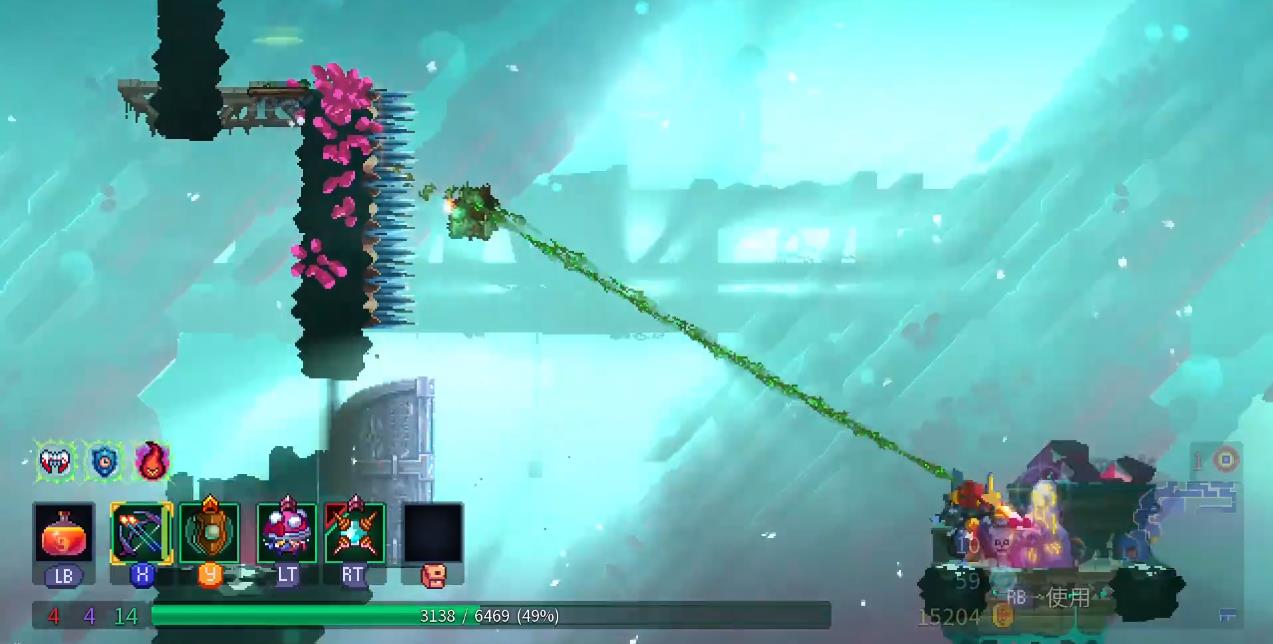Activate the pink mushroom skill

tap(287, 533)
